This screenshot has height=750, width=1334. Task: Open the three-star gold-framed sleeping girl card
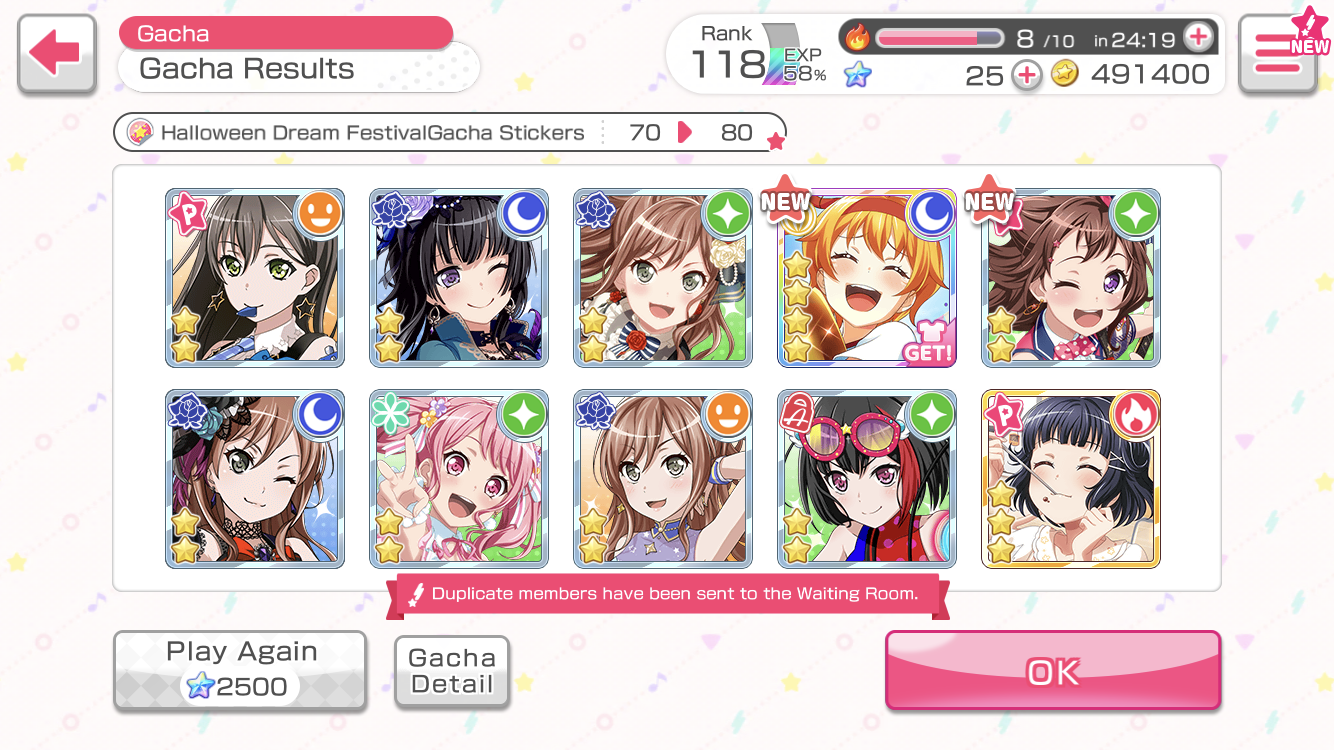pos(1071,479)
